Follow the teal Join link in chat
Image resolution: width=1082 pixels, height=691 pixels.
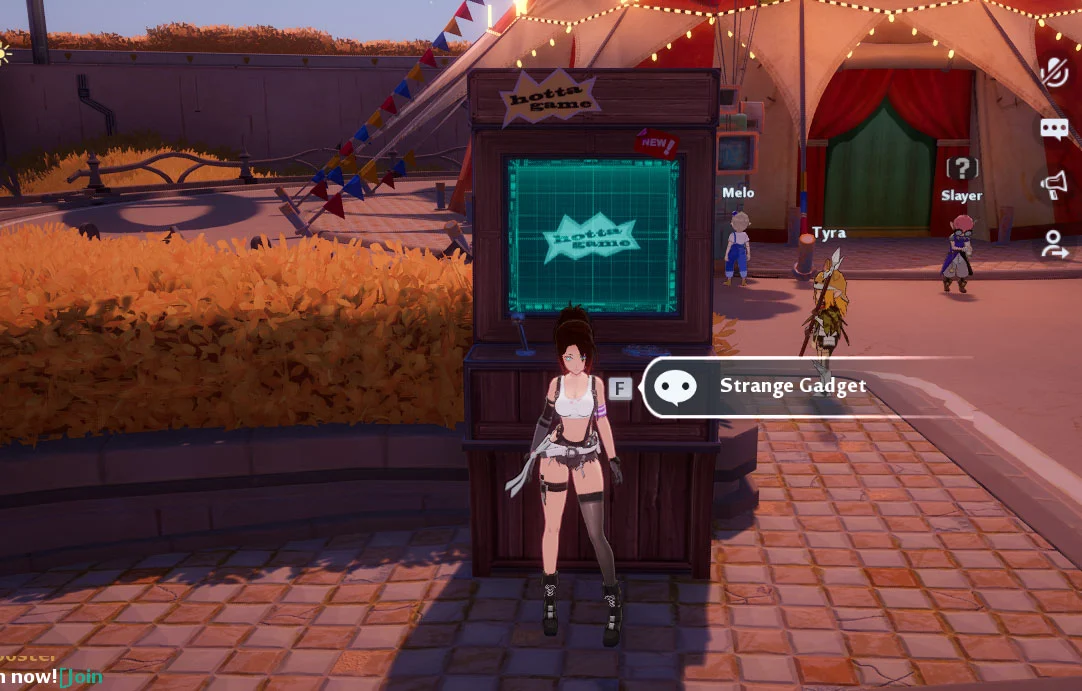(82, 677)
